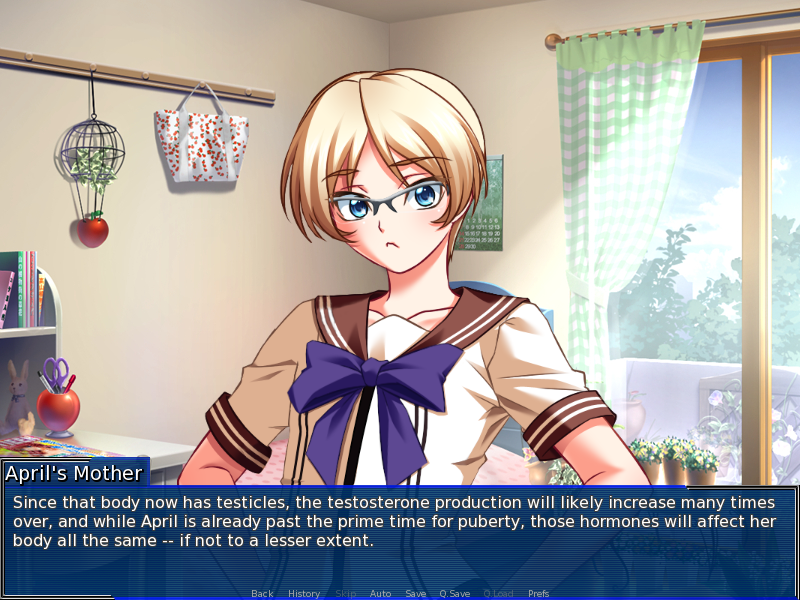This screenshot has width=800, height=600.
Task: Open the Save game screen
Action: tap(415, 593)
